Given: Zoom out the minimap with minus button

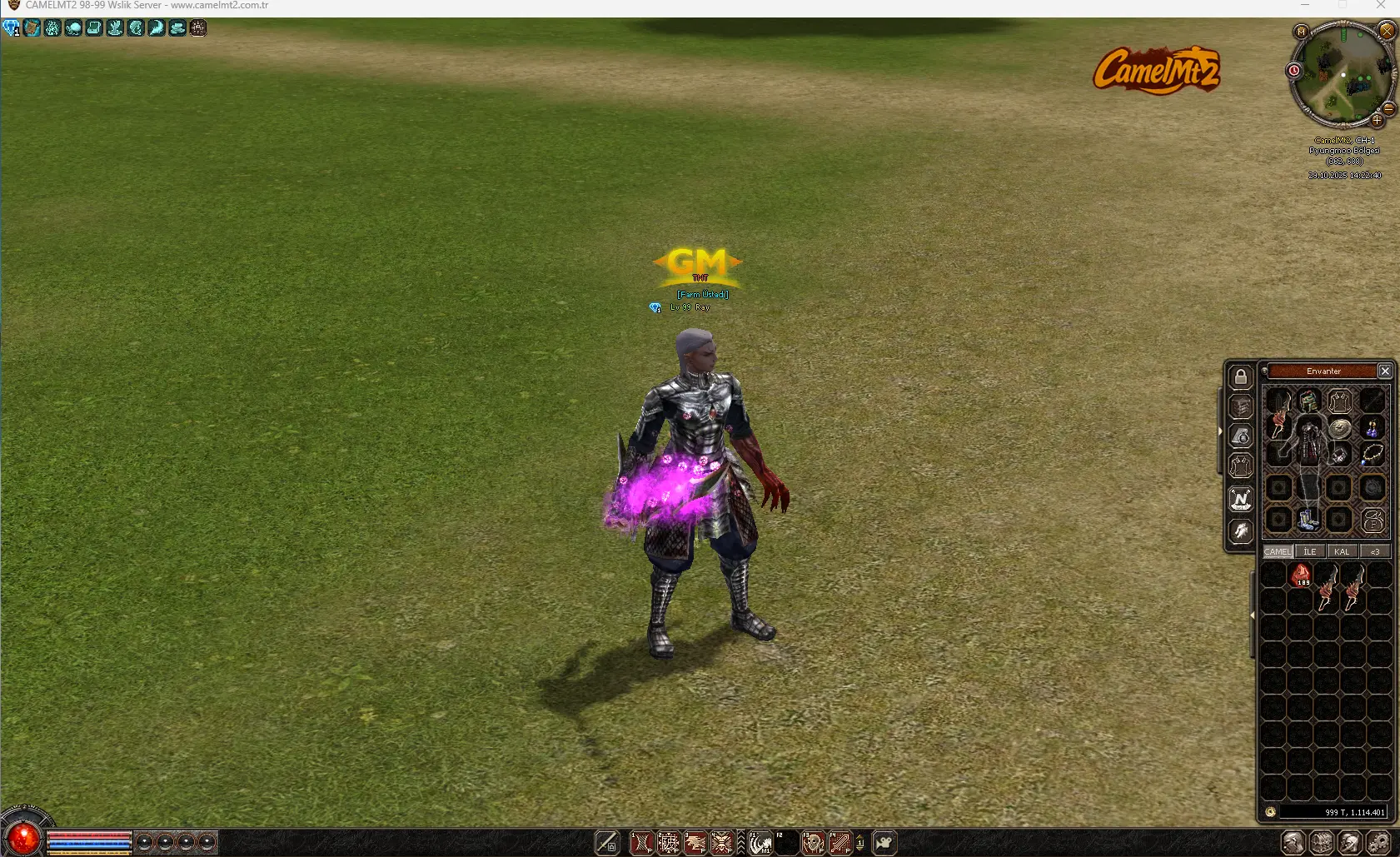Looking at the screenshot, I should coord(1388,108).
